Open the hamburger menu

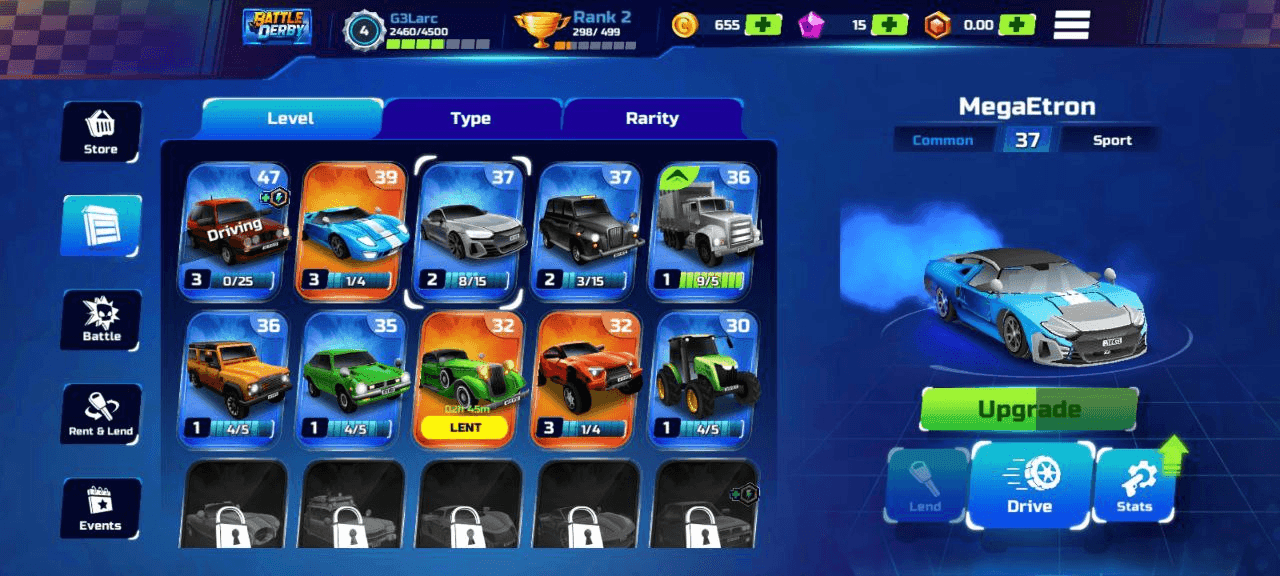click(1071, 25)
